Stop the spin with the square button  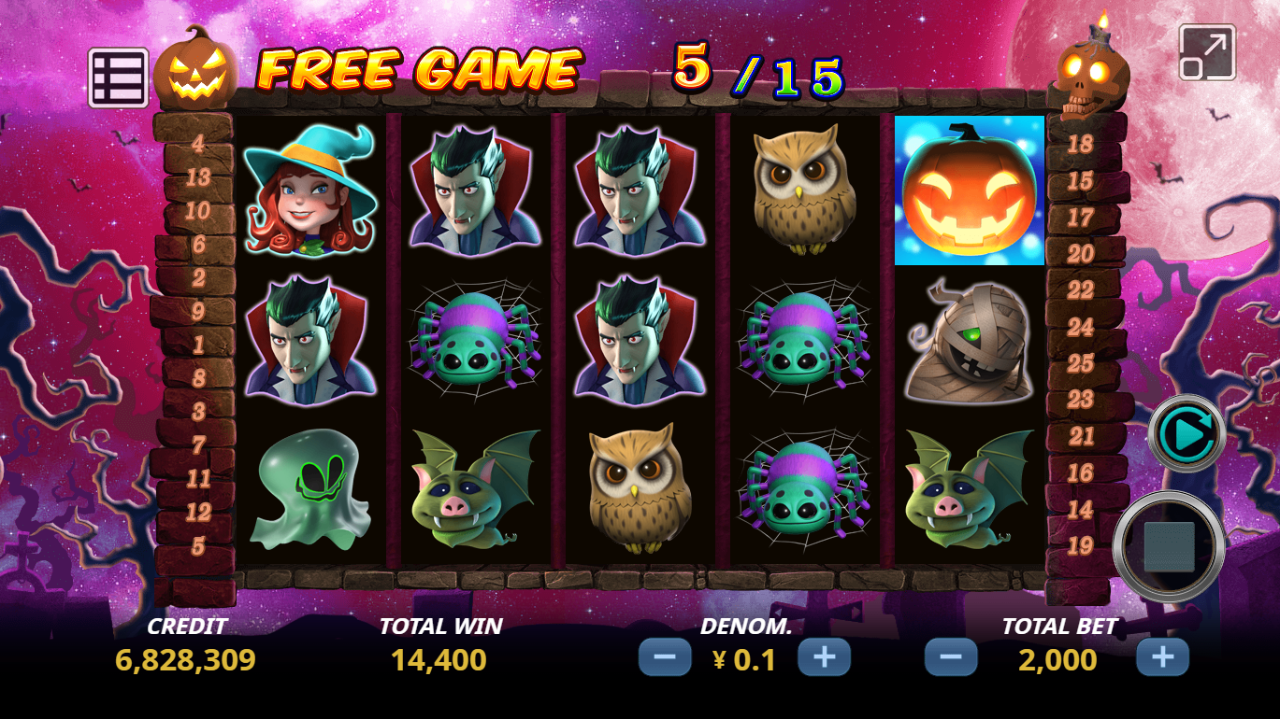(x=1168, y=547)
